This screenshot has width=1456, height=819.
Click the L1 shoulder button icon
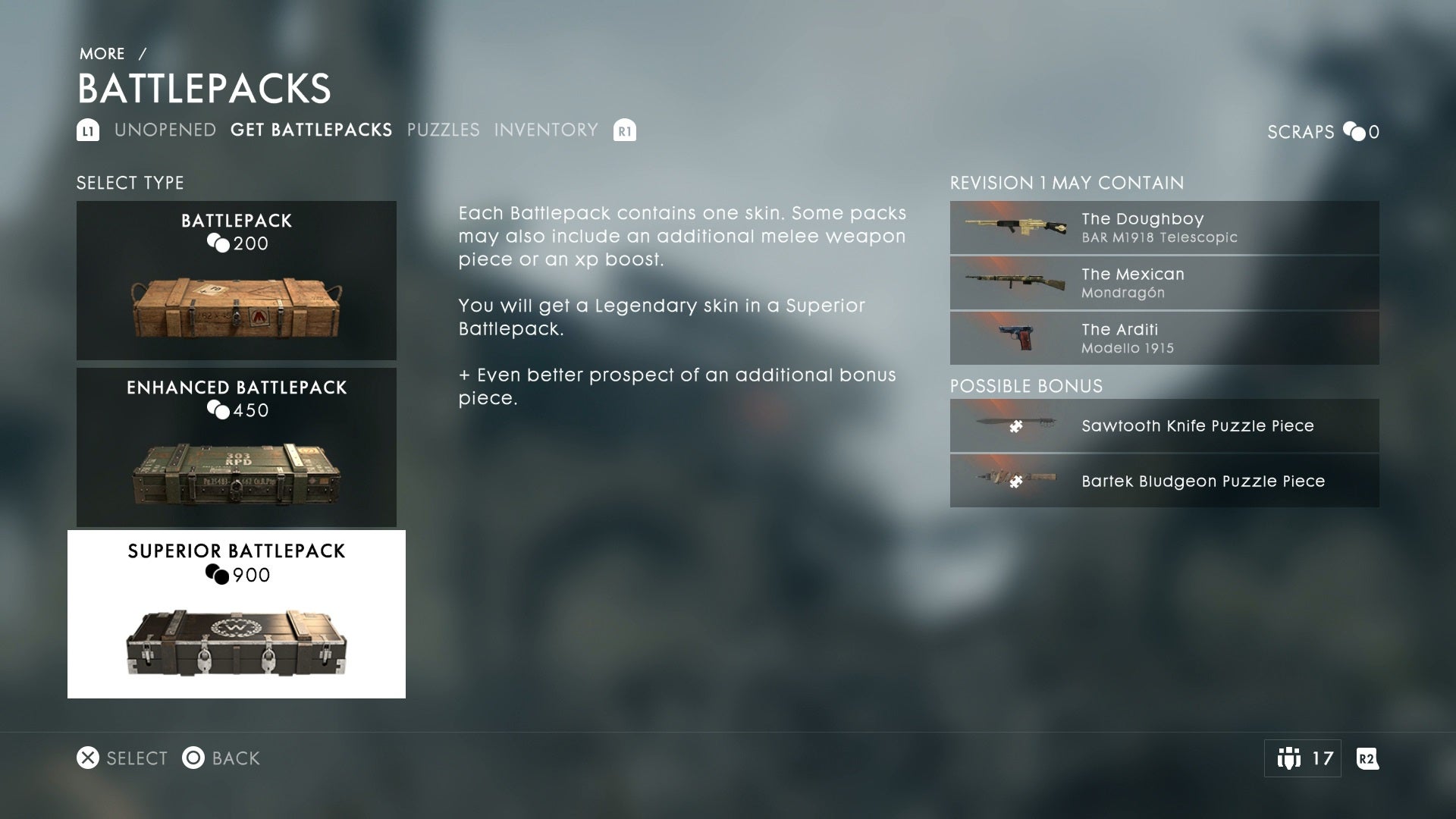[89, 130]
